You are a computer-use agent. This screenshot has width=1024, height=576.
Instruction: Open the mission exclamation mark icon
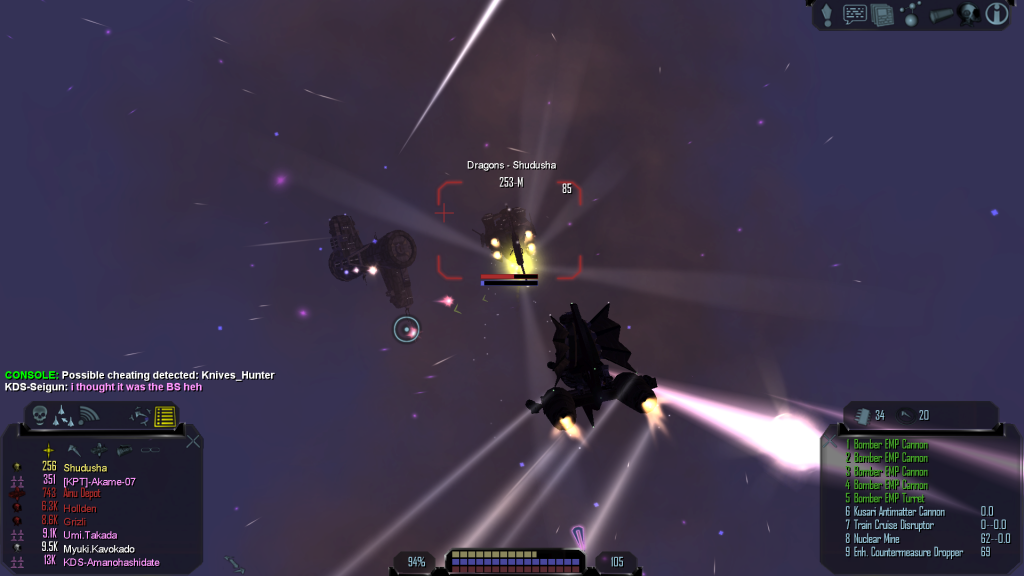(x=827, y=14)
